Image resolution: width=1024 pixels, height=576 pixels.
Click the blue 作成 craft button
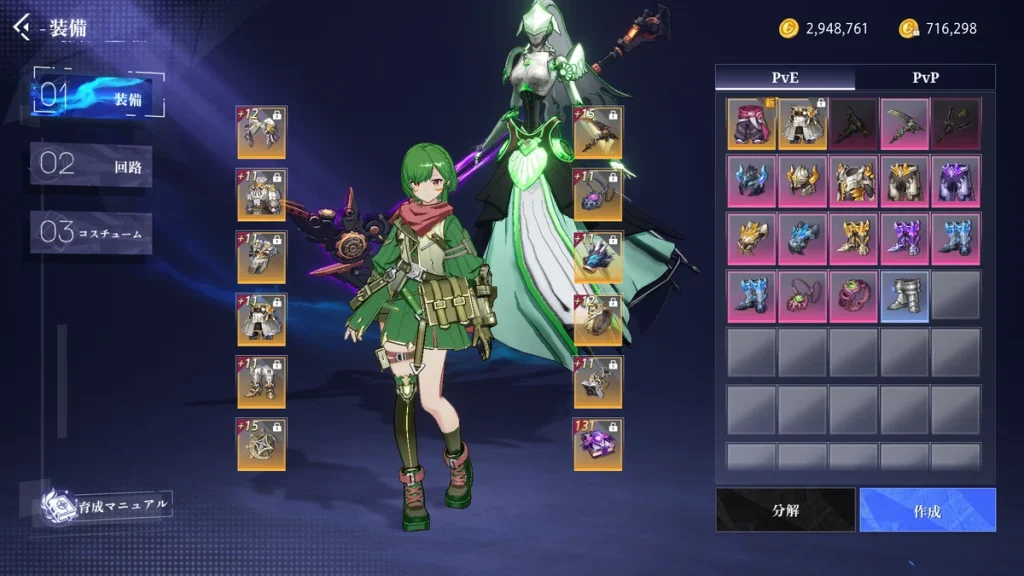(927, 510)
